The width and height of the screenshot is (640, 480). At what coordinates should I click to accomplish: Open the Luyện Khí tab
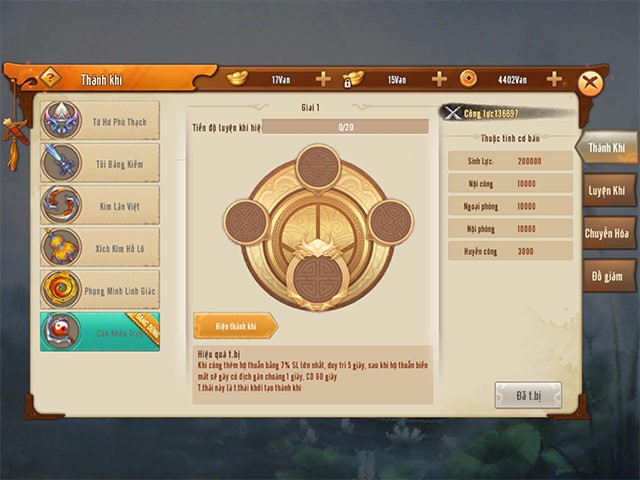tap(606, 190)
